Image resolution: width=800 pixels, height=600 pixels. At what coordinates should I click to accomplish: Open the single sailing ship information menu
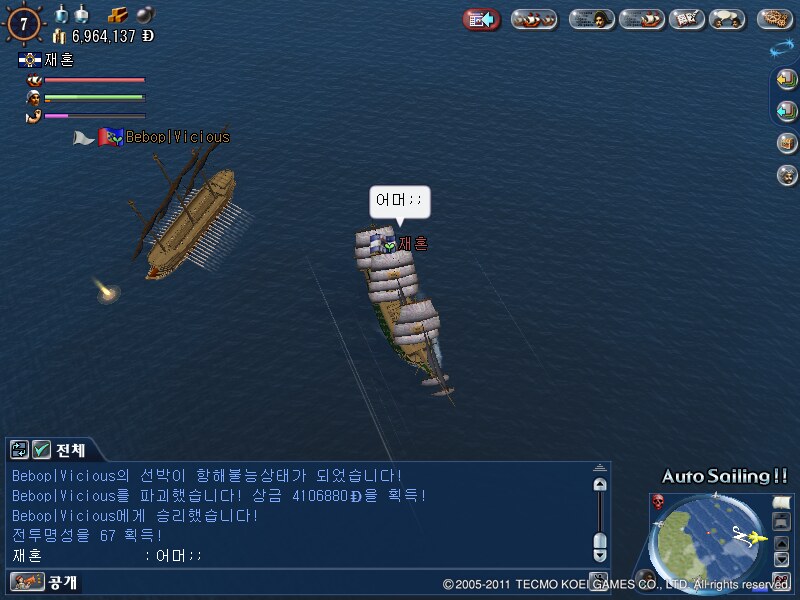[641, 19]
